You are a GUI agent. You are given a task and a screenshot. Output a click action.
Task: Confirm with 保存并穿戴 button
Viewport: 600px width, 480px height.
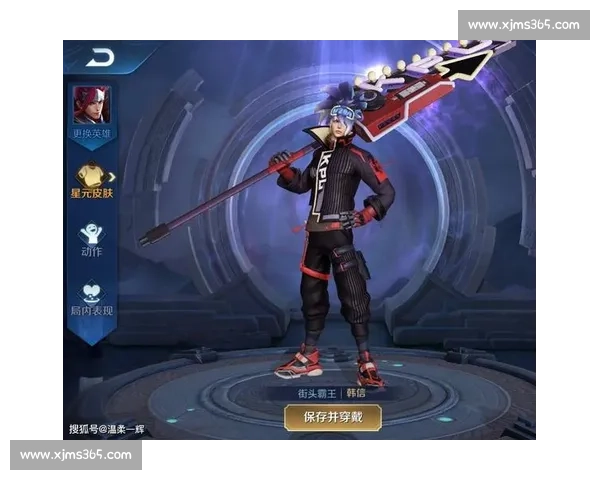coord(332,416)
